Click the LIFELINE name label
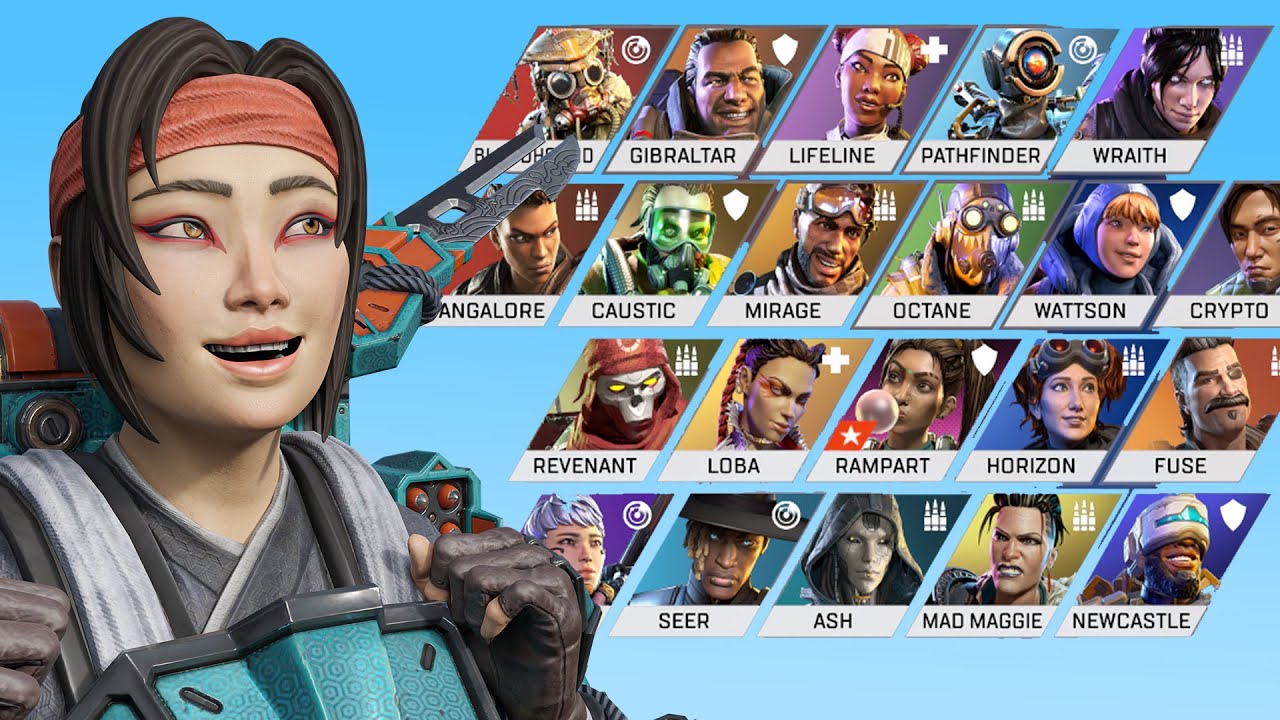Image resolution: width=1280 pixels, height=720 pixels. pyautogui.click(x=830, y=156)
